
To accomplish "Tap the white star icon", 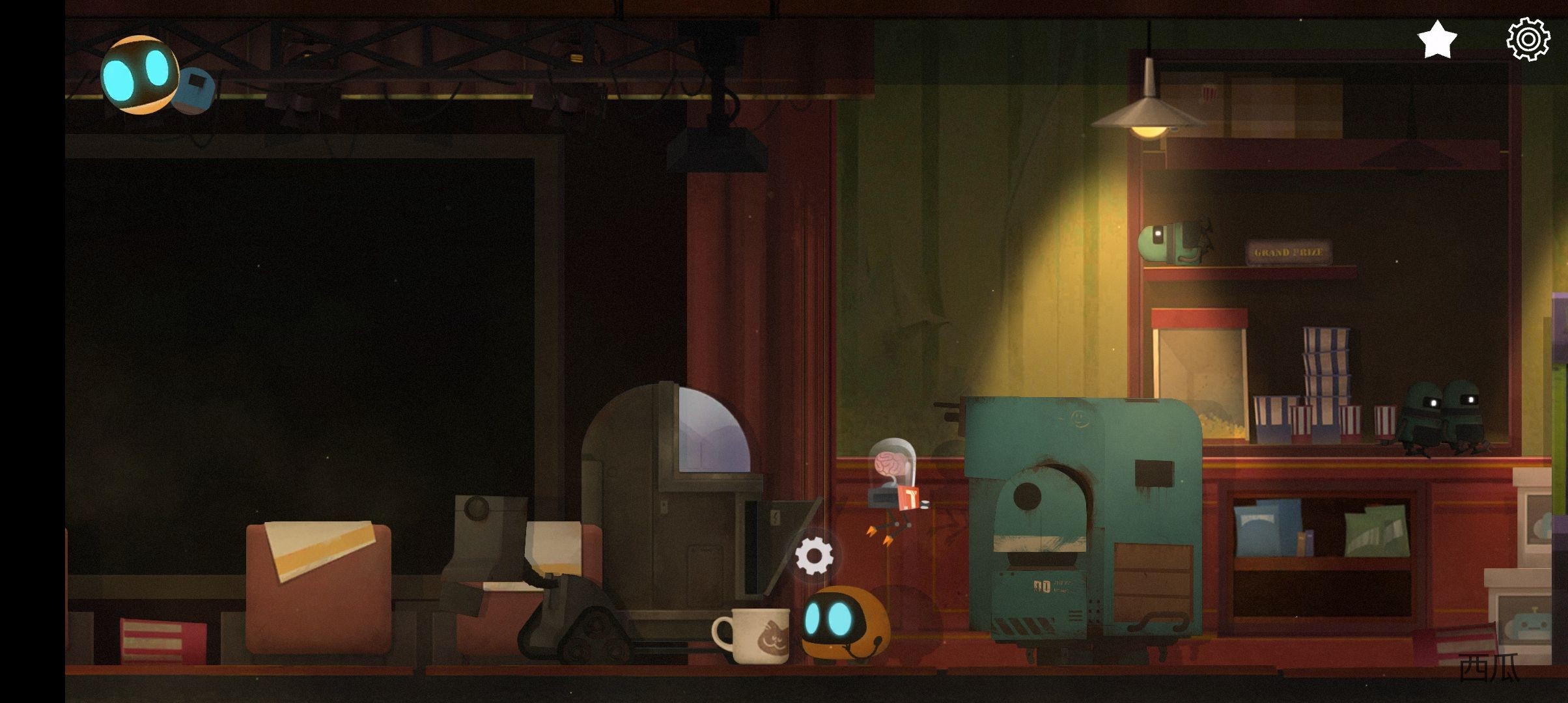I will pyautogui.click(x=1436, y=40).
